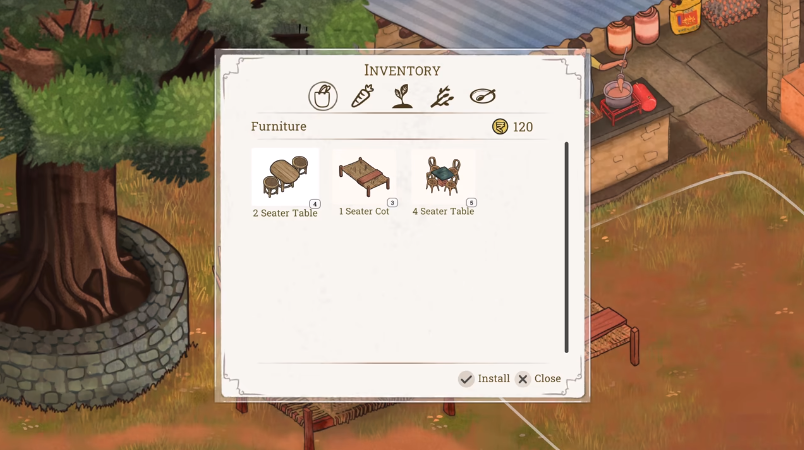Click the Install button
The height and width of the screenshot is (450, 804).
coord(484,379)
